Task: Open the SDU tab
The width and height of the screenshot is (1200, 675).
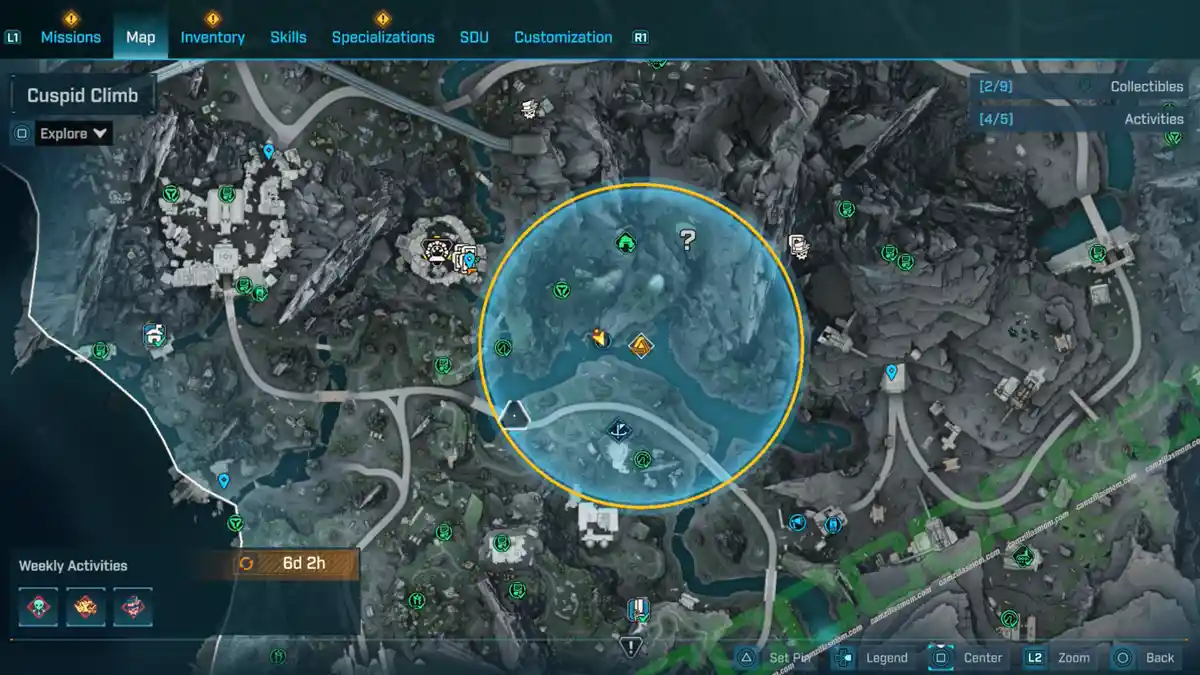Action: 474,37
